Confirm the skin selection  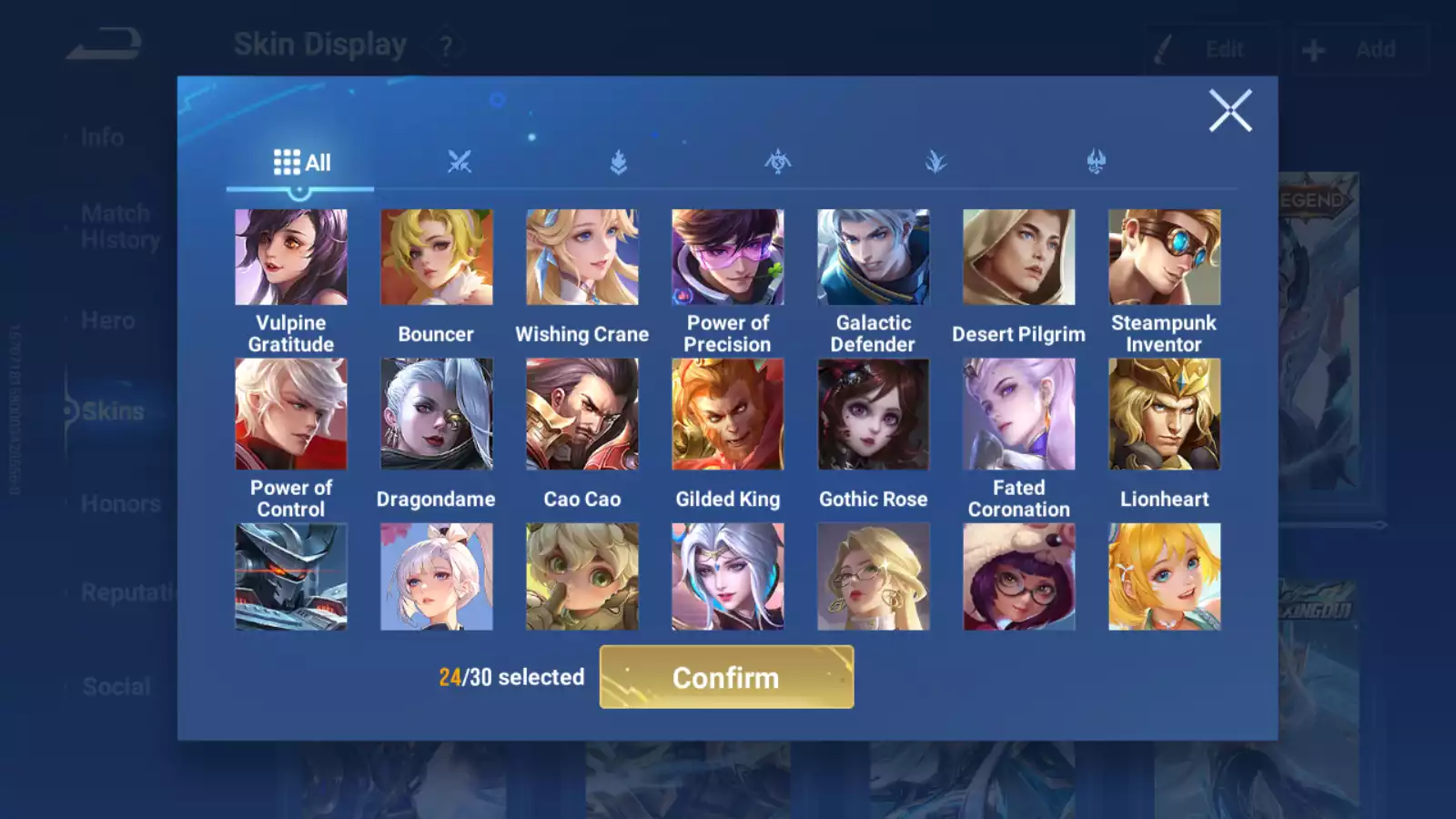[x=726, y=677]
